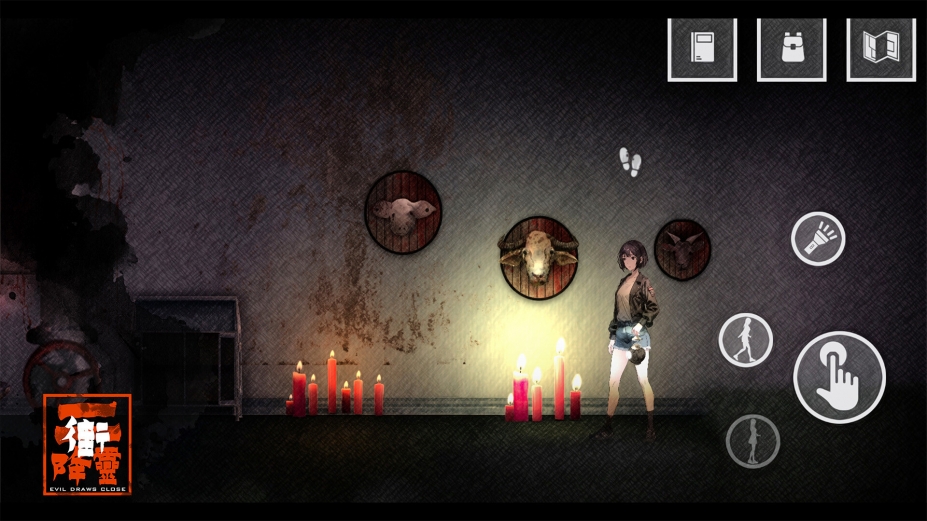This screenshot has width=927, height=521.
Task: Tap the hand interact button
Action: tap(839, 377)
